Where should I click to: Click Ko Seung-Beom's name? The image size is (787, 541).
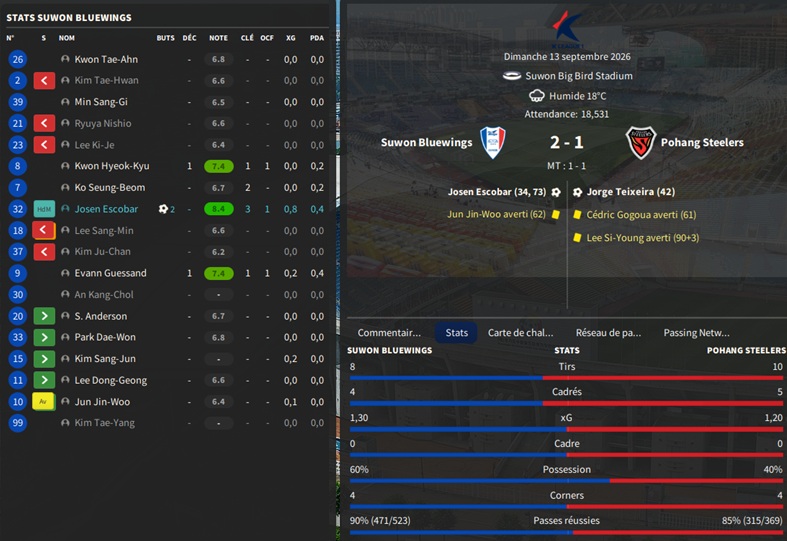click(x=109, y=188)
